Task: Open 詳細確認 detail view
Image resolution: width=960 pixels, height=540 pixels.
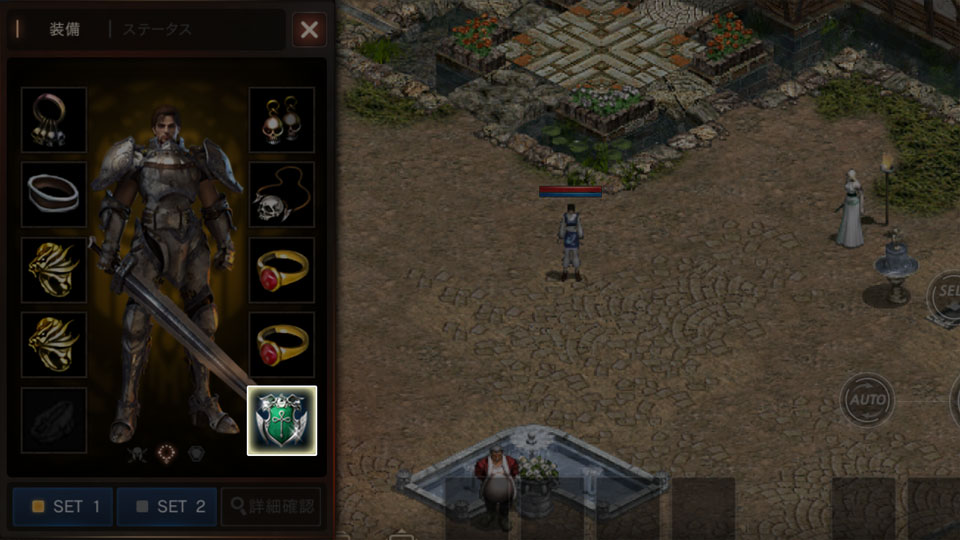Action: pos(271,506)
